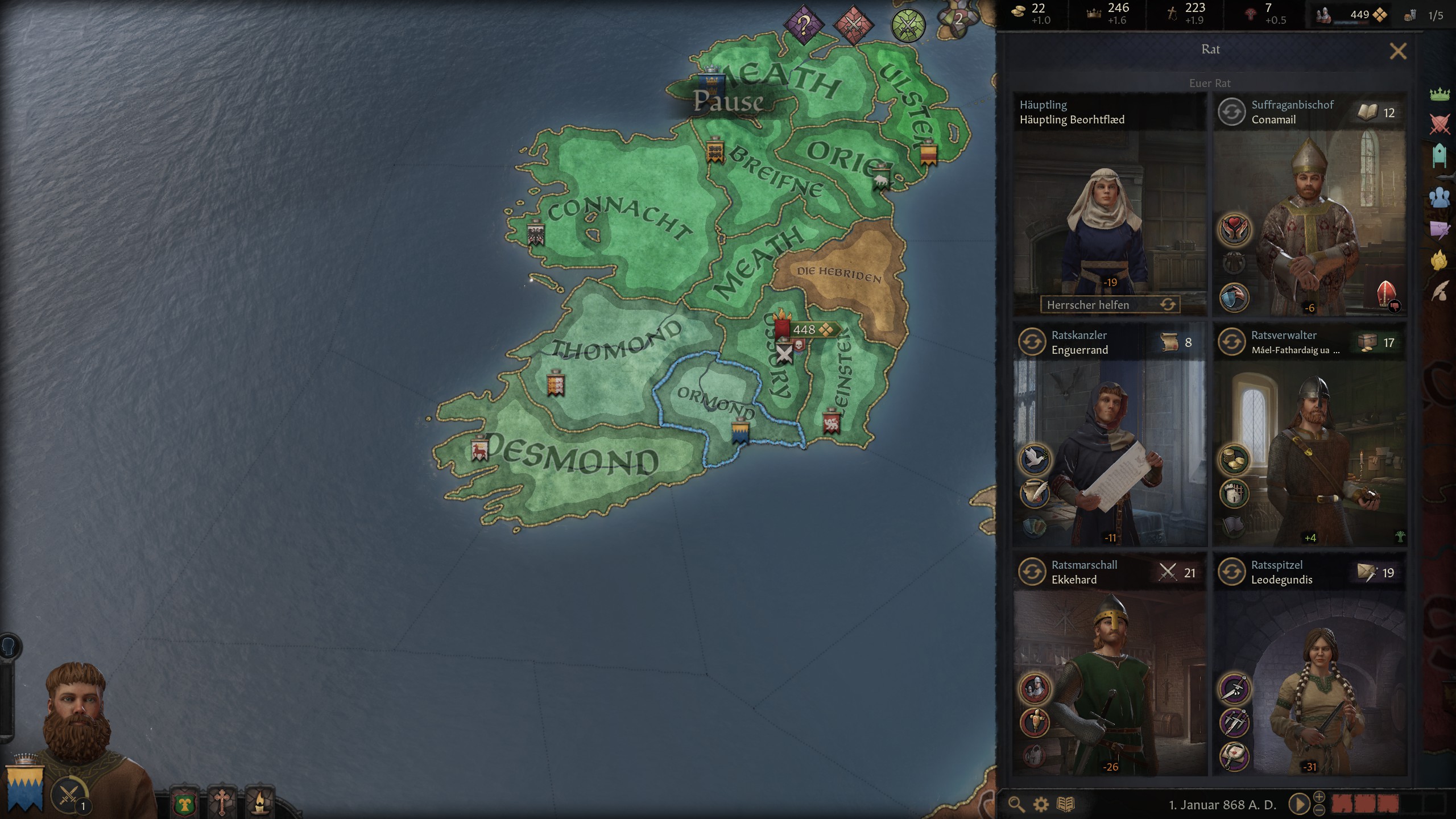
Task: Open the yellow flaming fist factions menu
Action: coord(1440,260)
